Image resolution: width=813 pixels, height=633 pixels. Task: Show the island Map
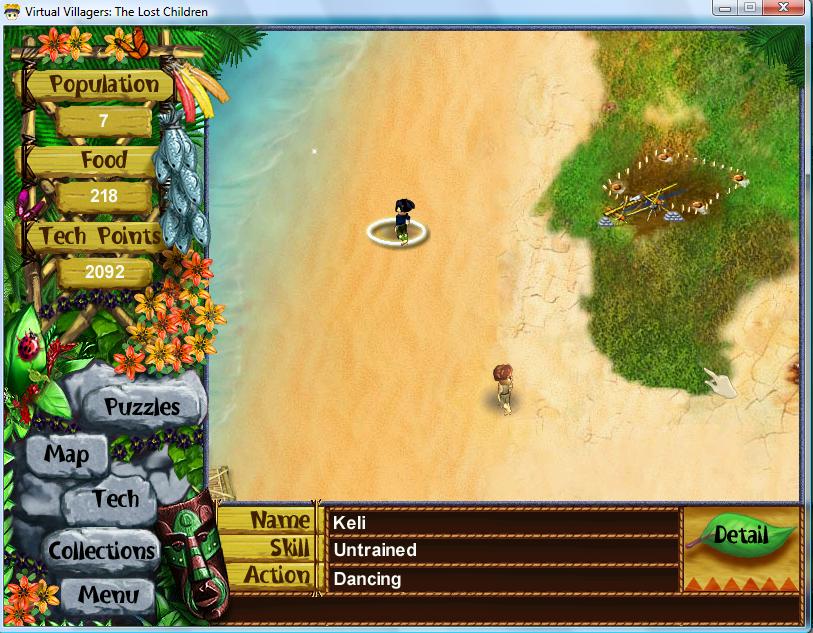[66, 455]
